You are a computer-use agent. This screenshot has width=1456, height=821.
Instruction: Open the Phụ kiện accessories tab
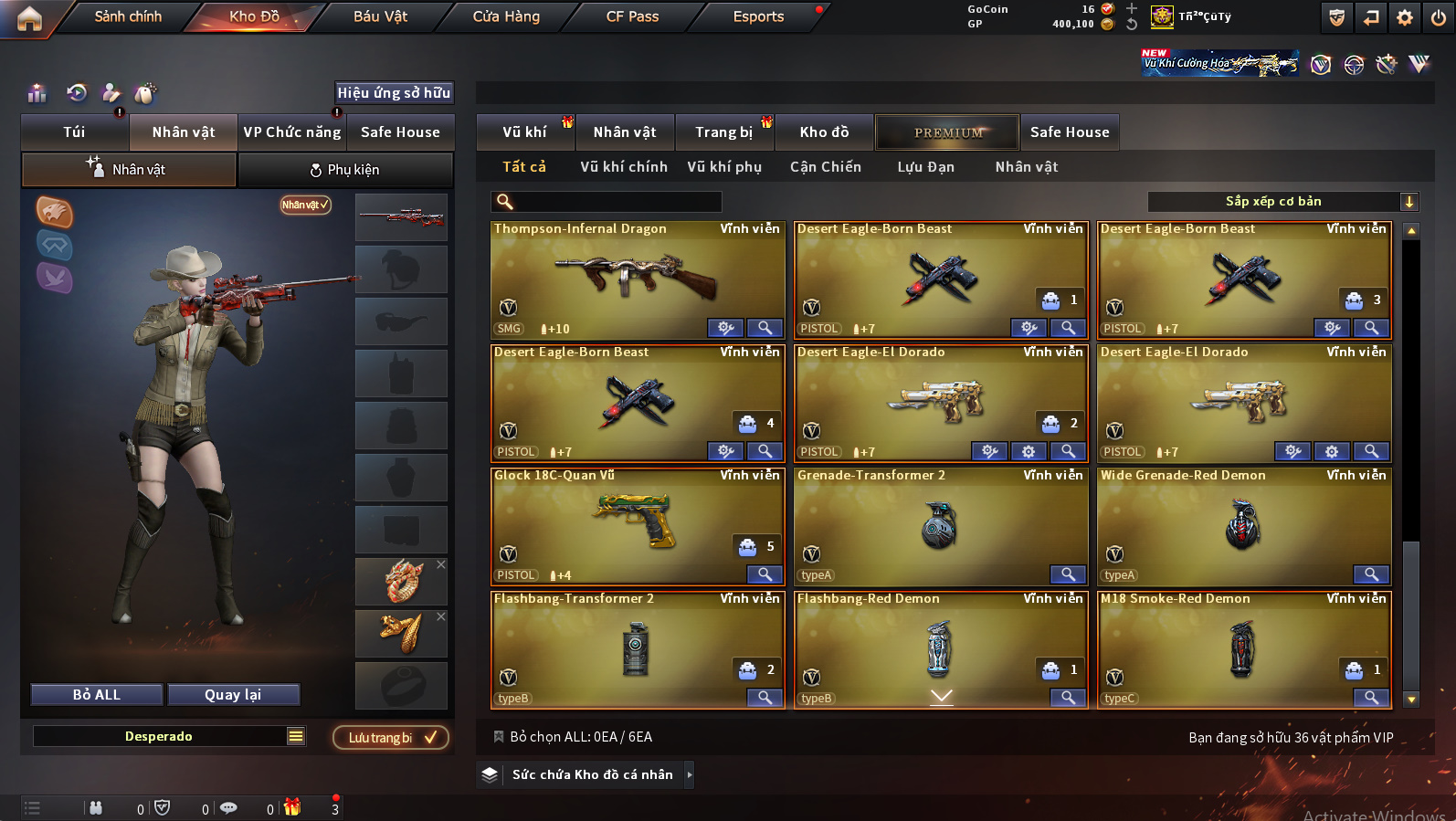345,170
